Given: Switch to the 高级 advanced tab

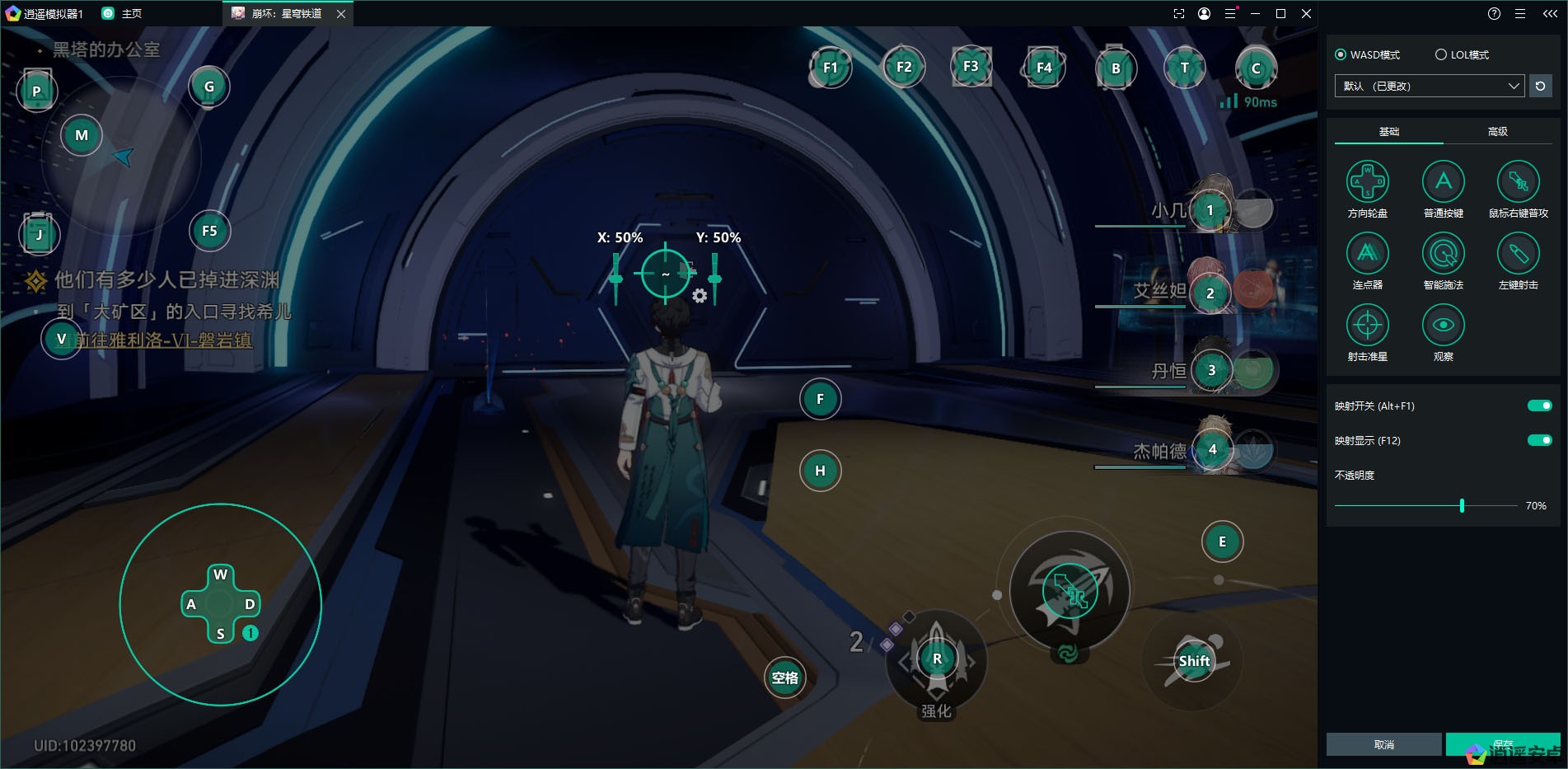Looking at the screenshot, I should pyautogui.click(x=1497, y=132).
